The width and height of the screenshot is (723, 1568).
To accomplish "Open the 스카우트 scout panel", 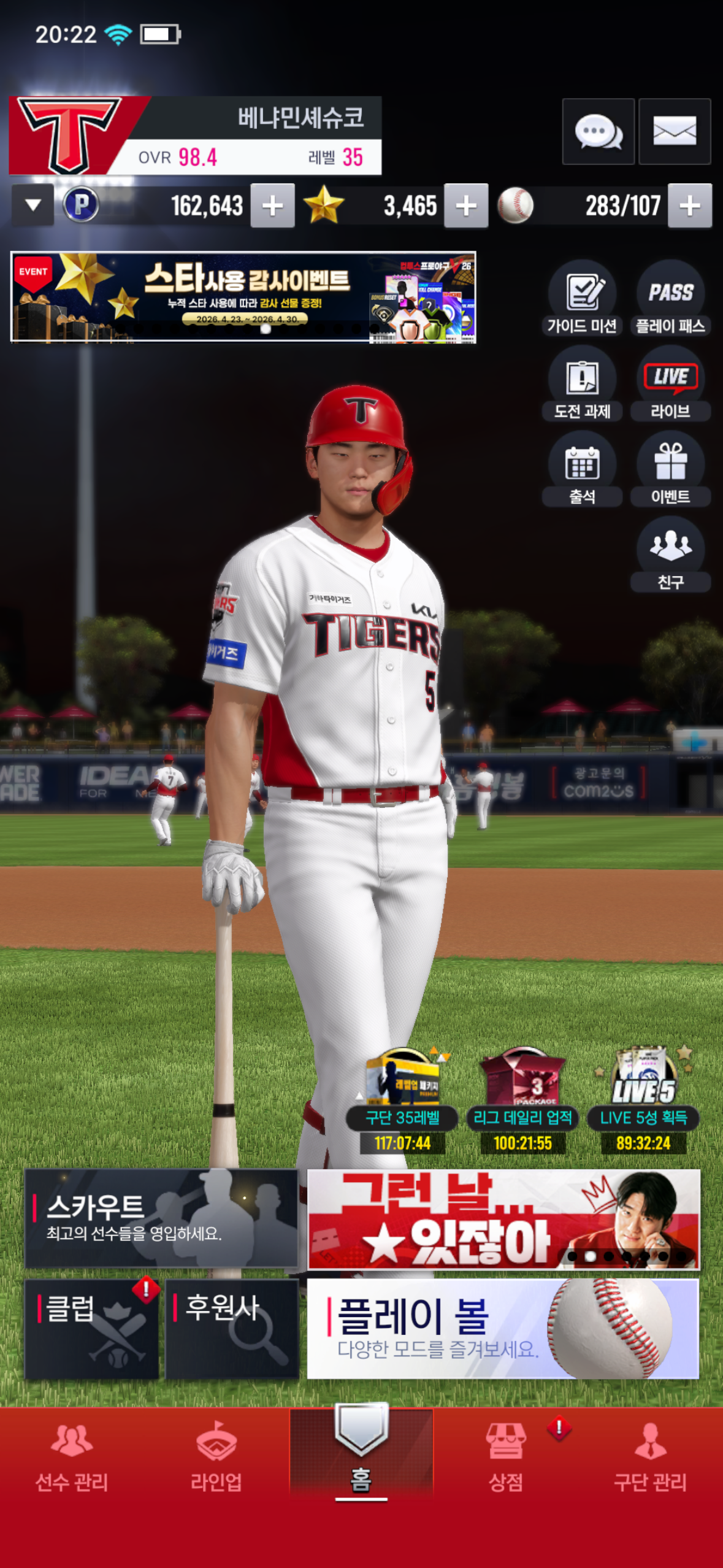I will 161,1218.
